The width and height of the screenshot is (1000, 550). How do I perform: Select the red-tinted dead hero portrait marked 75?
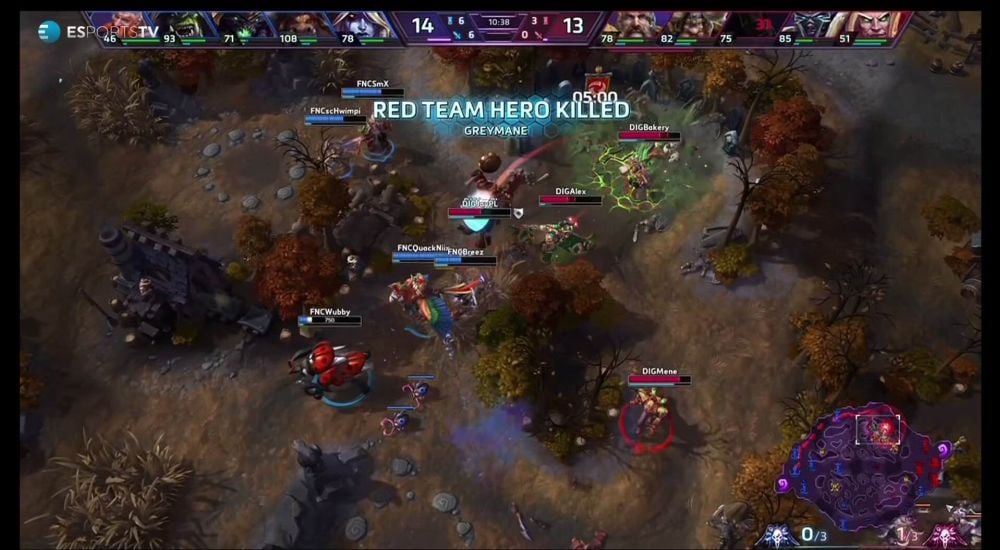(743, 27)
